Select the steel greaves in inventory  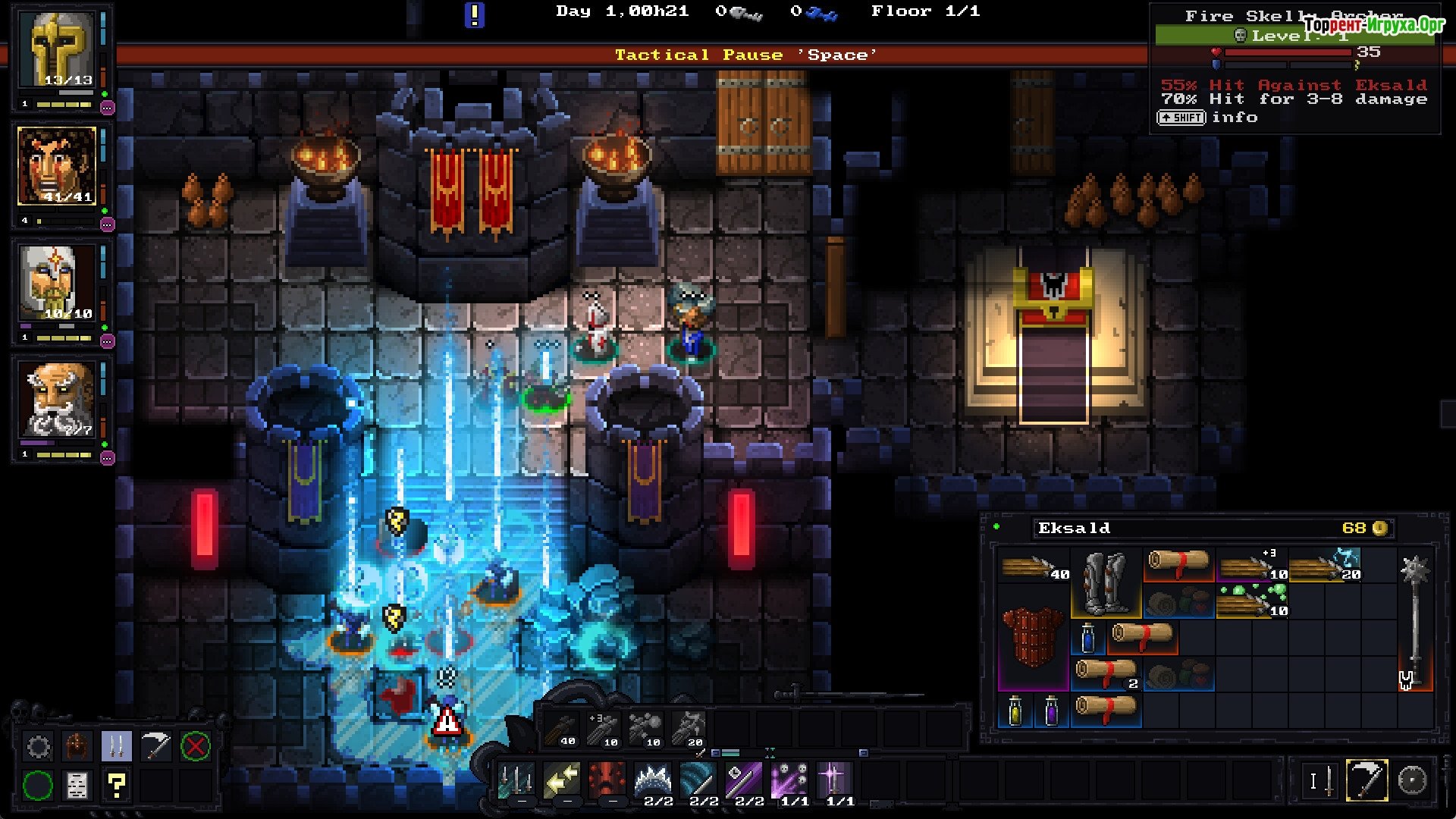point(1106,582)
